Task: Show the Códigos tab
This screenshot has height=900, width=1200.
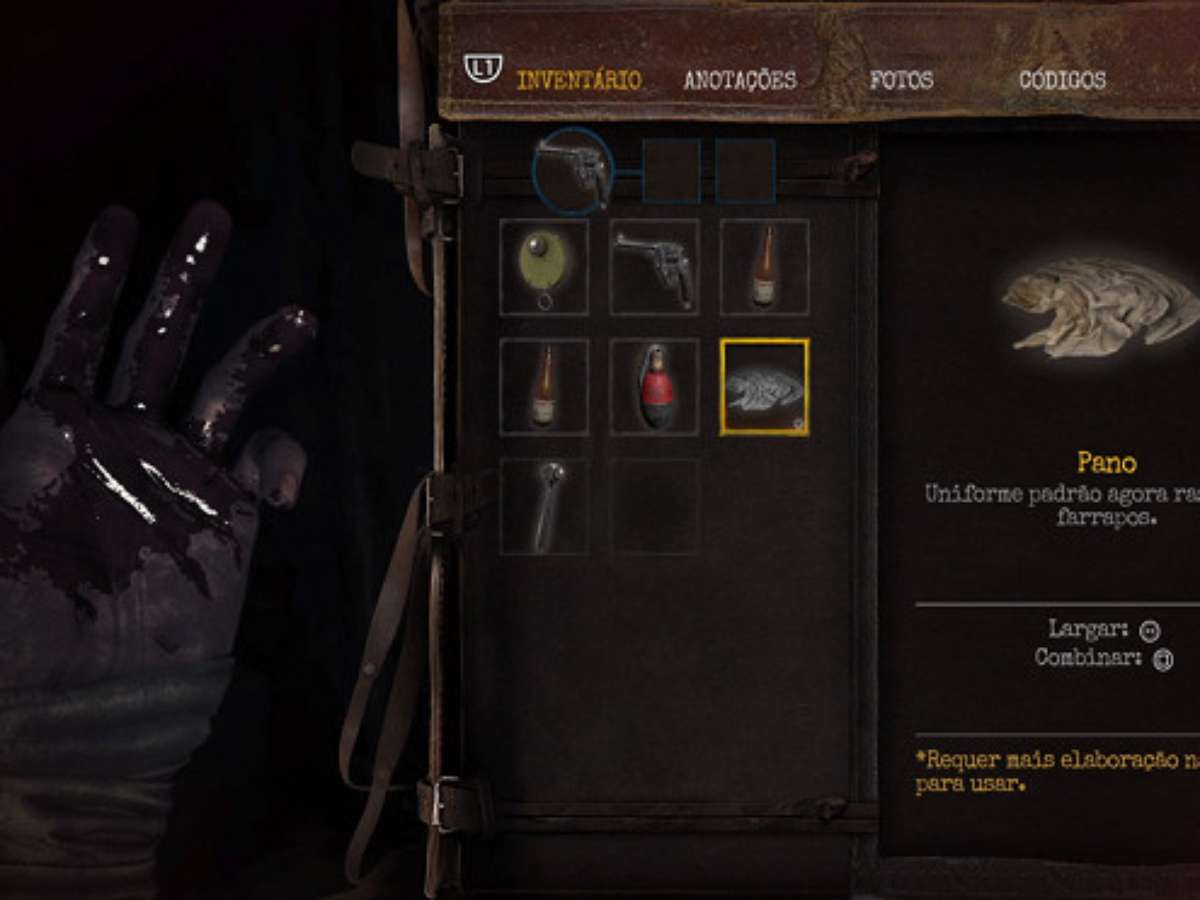Action: pos(1062,80)
